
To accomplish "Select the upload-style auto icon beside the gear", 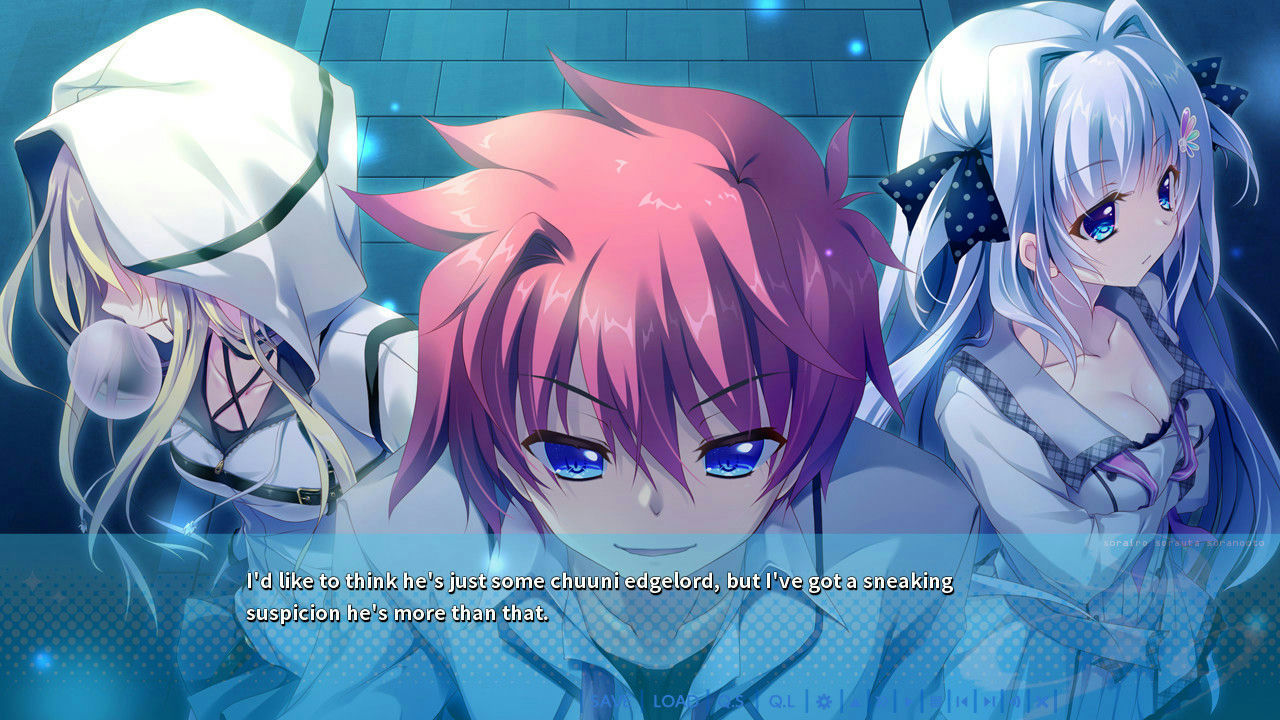I will tap(856, 703).
